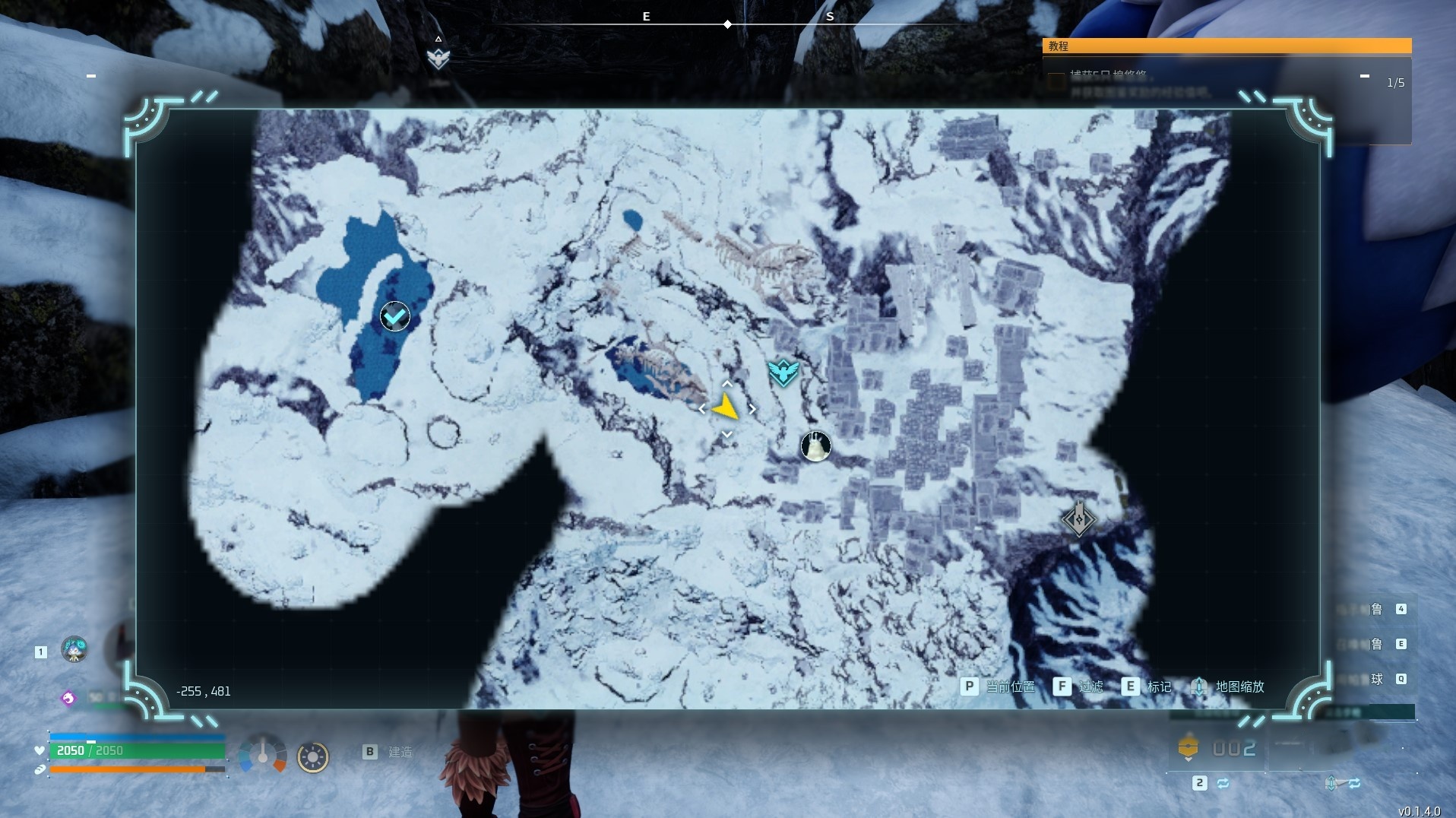Open the orange 教程 tutorial panel header
The image size is (1456, 818).
1227,46
